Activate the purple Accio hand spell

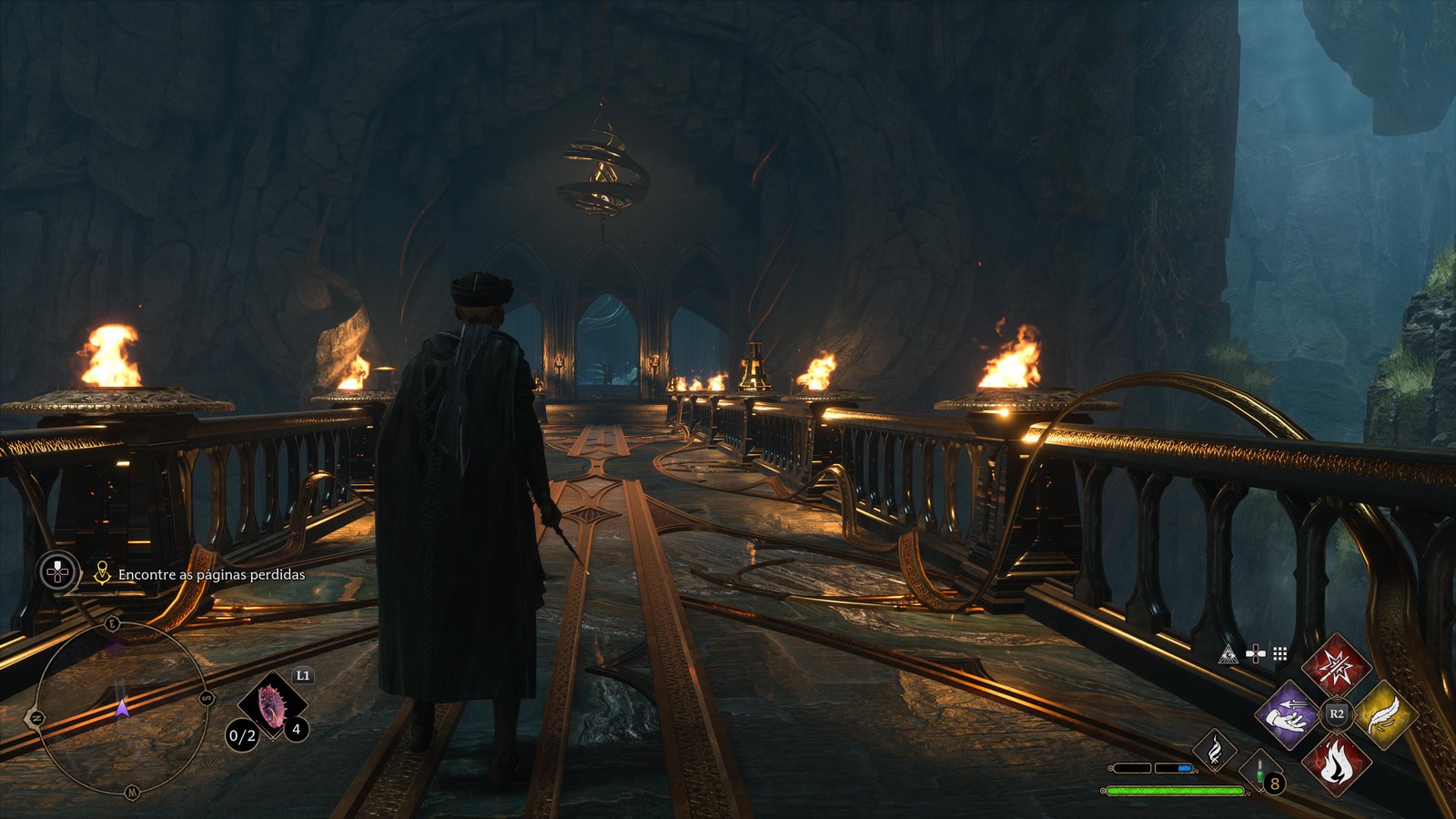1287,715
